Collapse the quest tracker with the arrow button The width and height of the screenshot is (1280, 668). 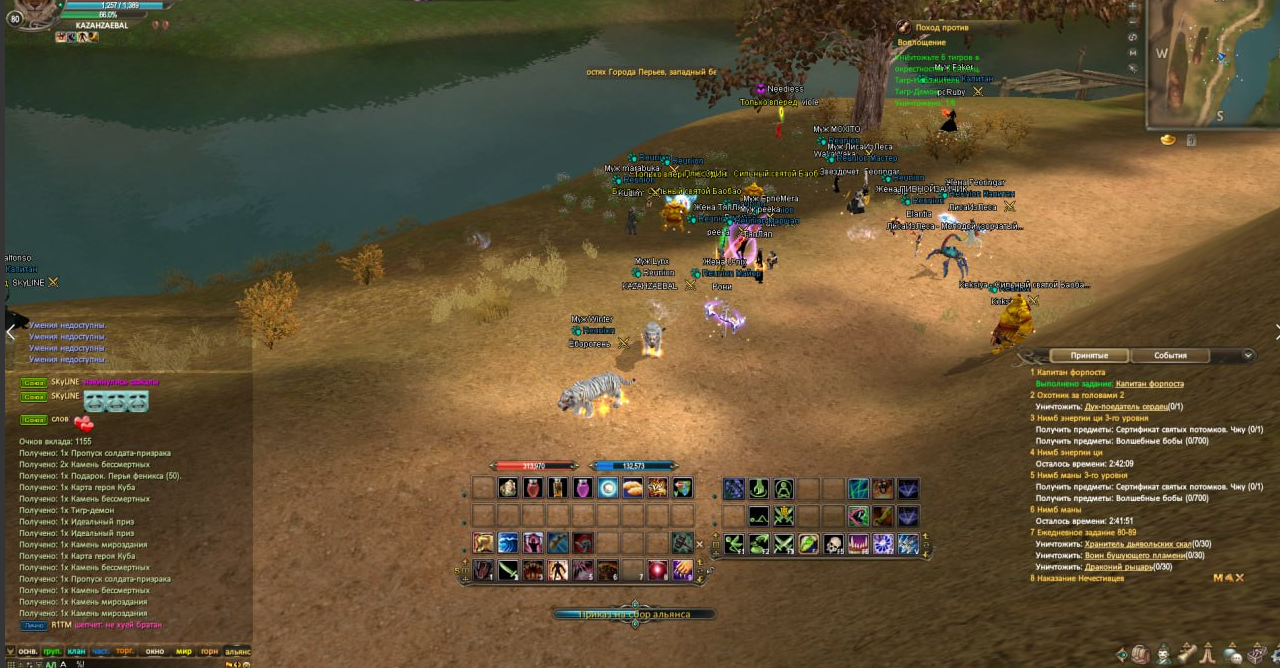click(1248, 355)
